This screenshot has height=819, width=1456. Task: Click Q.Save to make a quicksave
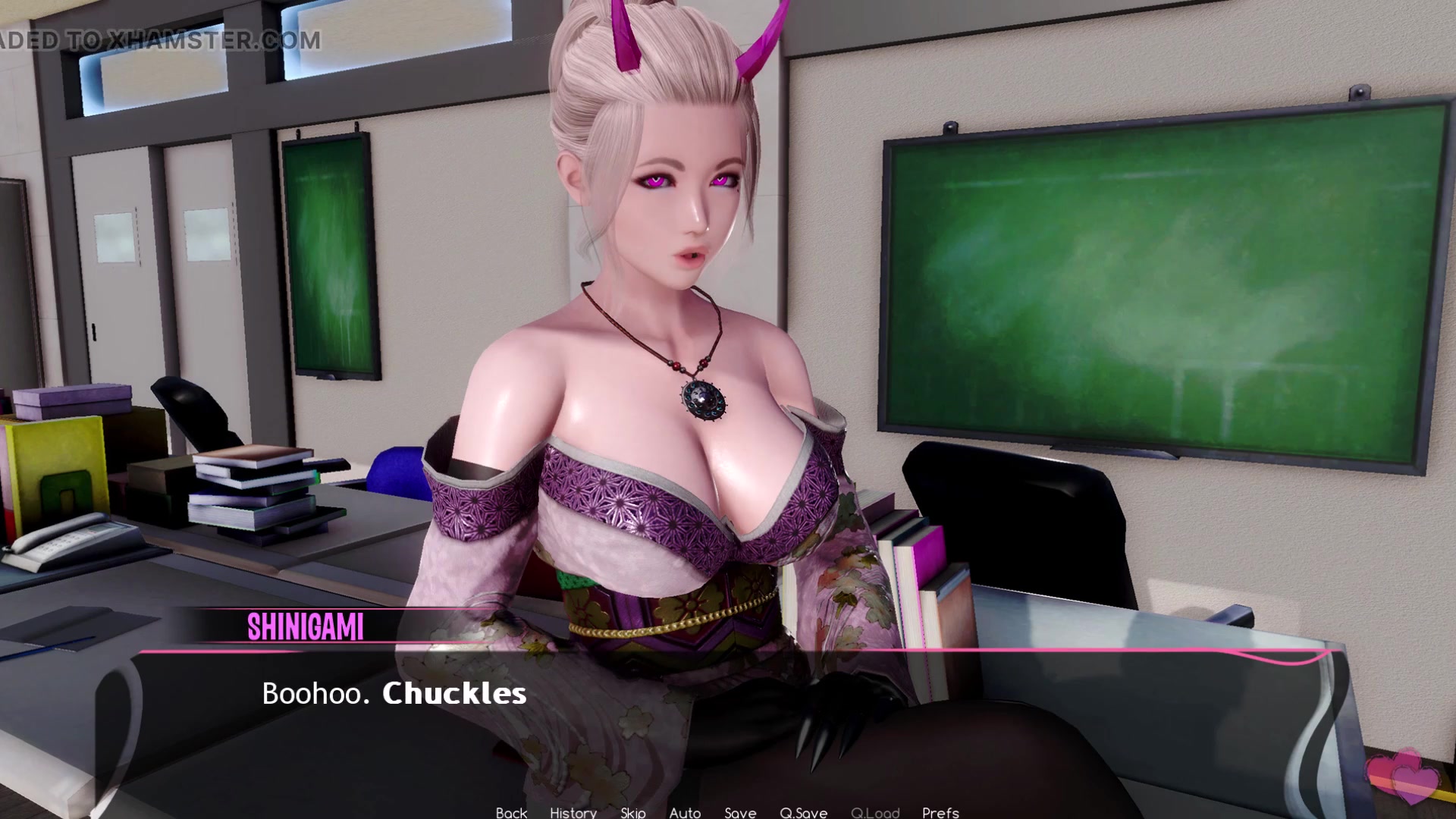pyautogui.click(x=803, y=813)
